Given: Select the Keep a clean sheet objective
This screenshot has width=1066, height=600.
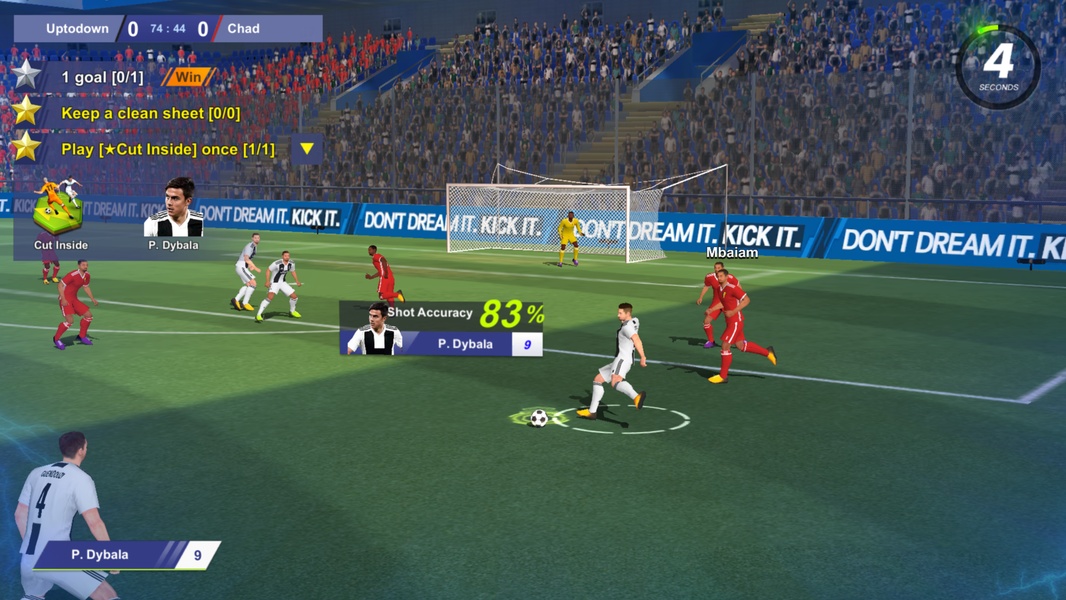Looking at the screenshot, I should coord(150,113).
